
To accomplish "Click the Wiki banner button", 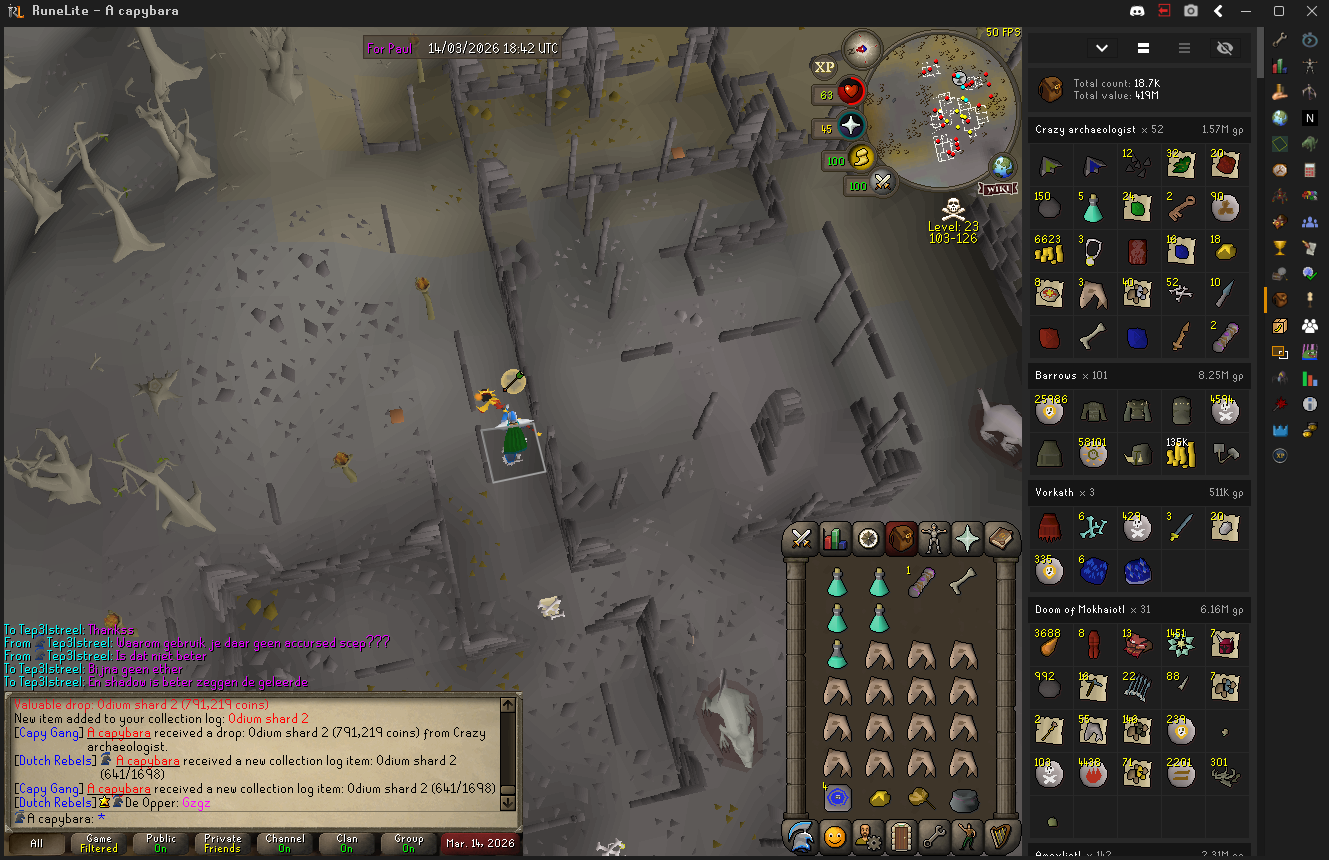I will 997,189.
